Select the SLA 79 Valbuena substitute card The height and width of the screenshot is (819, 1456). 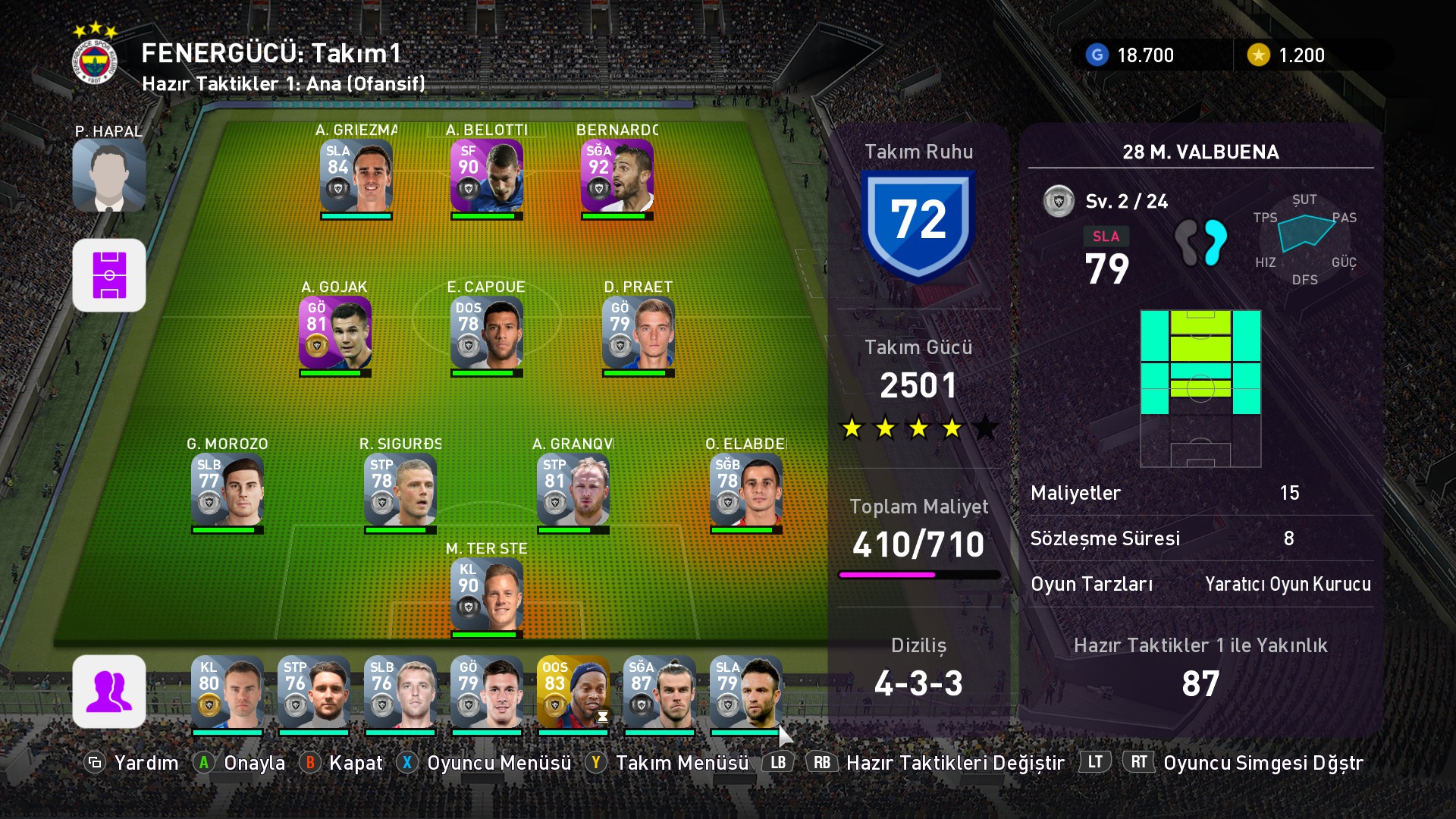pos(745,692)
